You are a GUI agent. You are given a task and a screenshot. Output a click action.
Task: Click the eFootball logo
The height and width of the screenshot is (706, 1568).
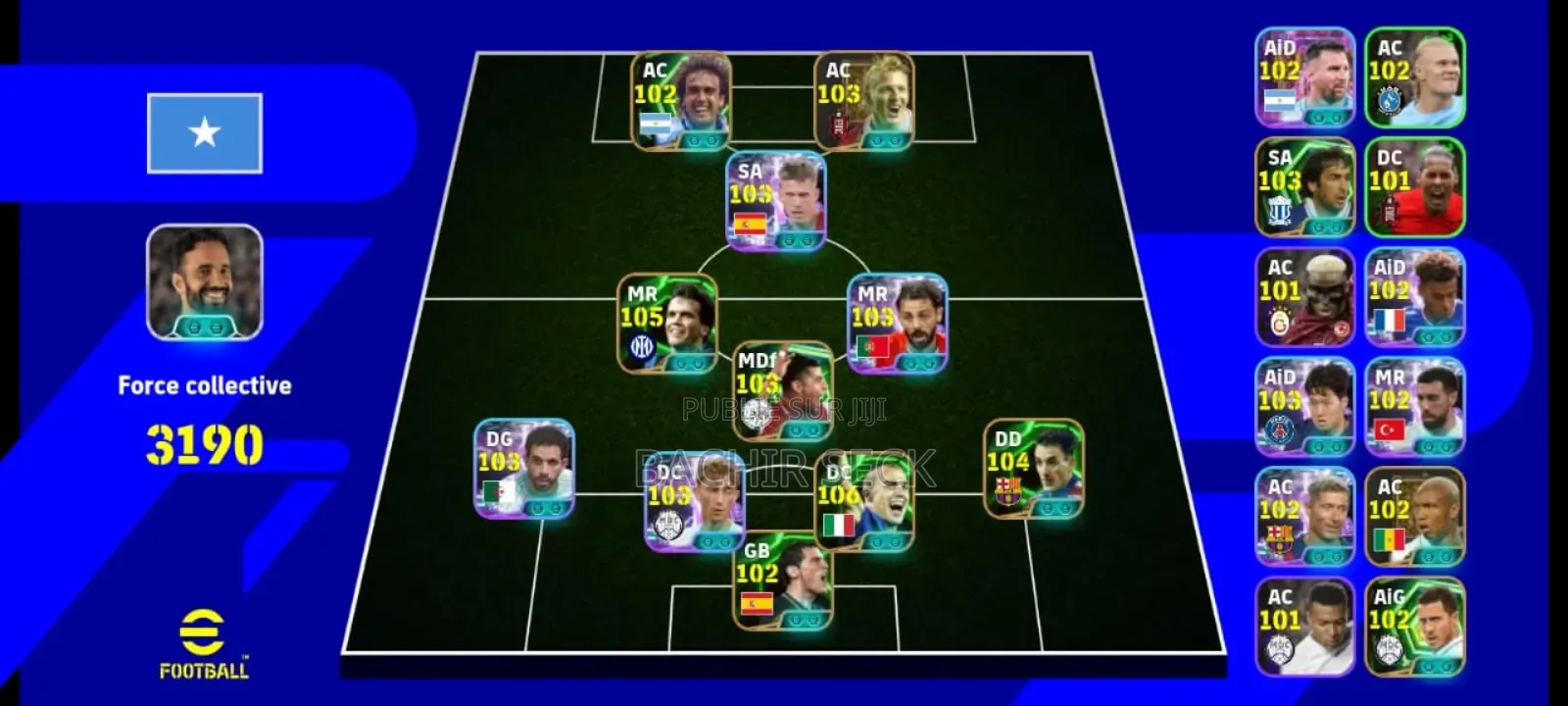[205, 641]
